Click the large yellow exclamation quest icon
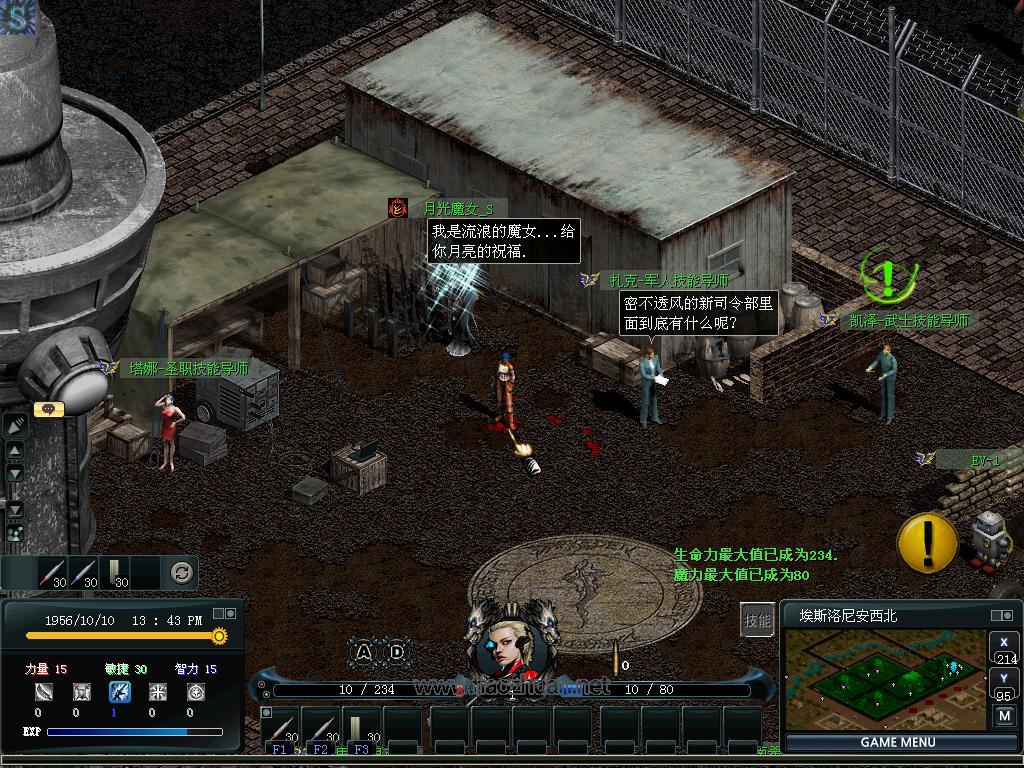Viewport: 1024px width, 768px height. pos(927,542)
